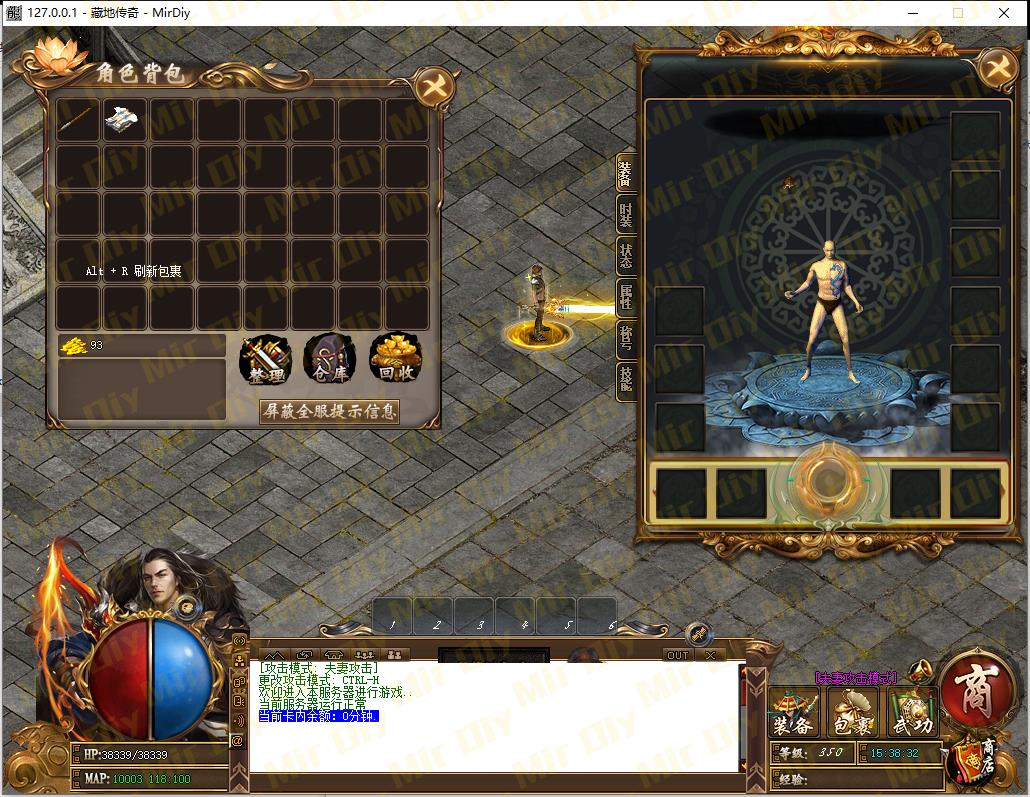
Task: Maximize the MirDiy game window
Action: (x=958, y=13)
